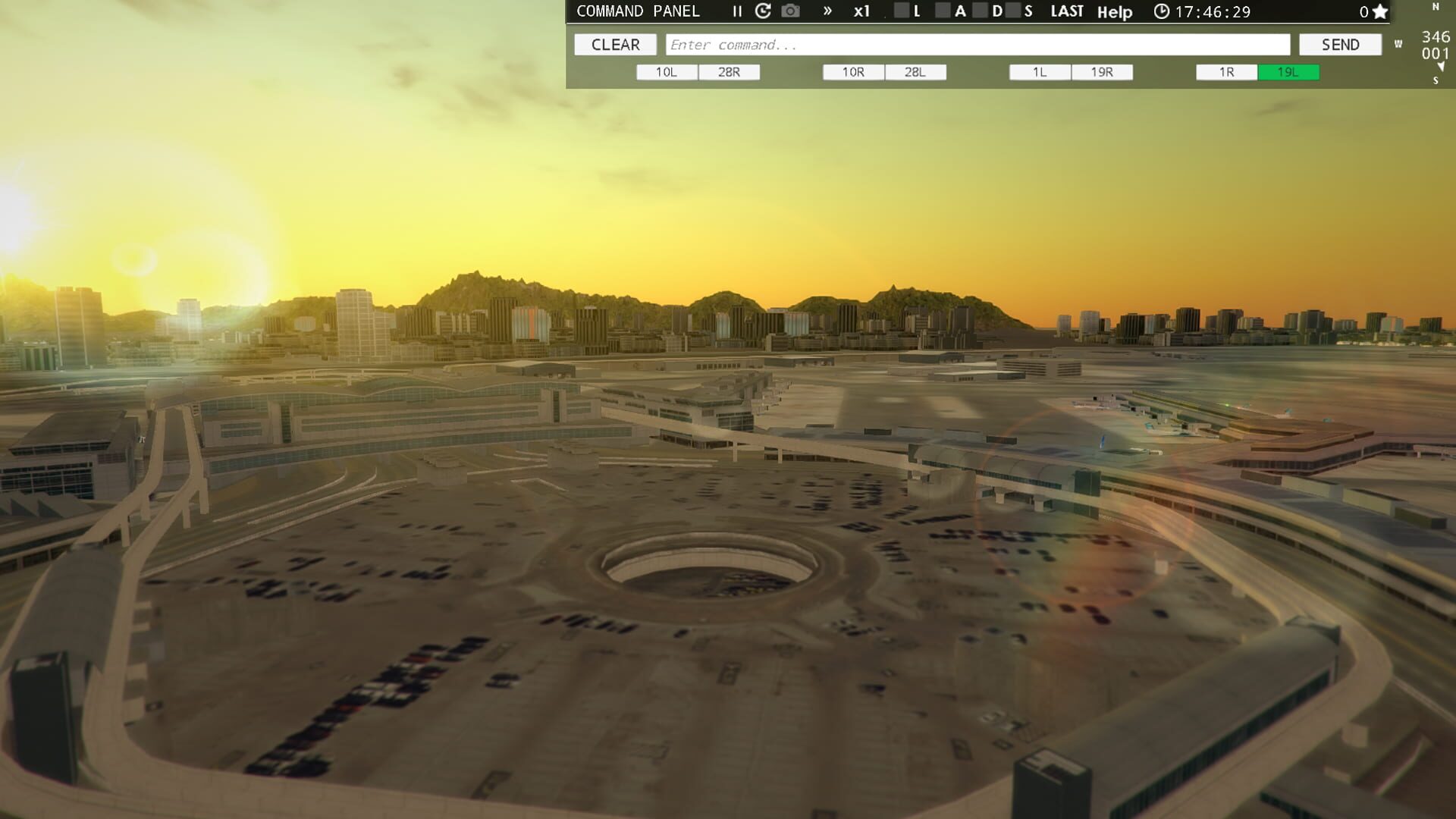Click the x1 simulation speed indicator
Image resolution: width=1456 pixels, height=819 pixels.
point(861,11)
